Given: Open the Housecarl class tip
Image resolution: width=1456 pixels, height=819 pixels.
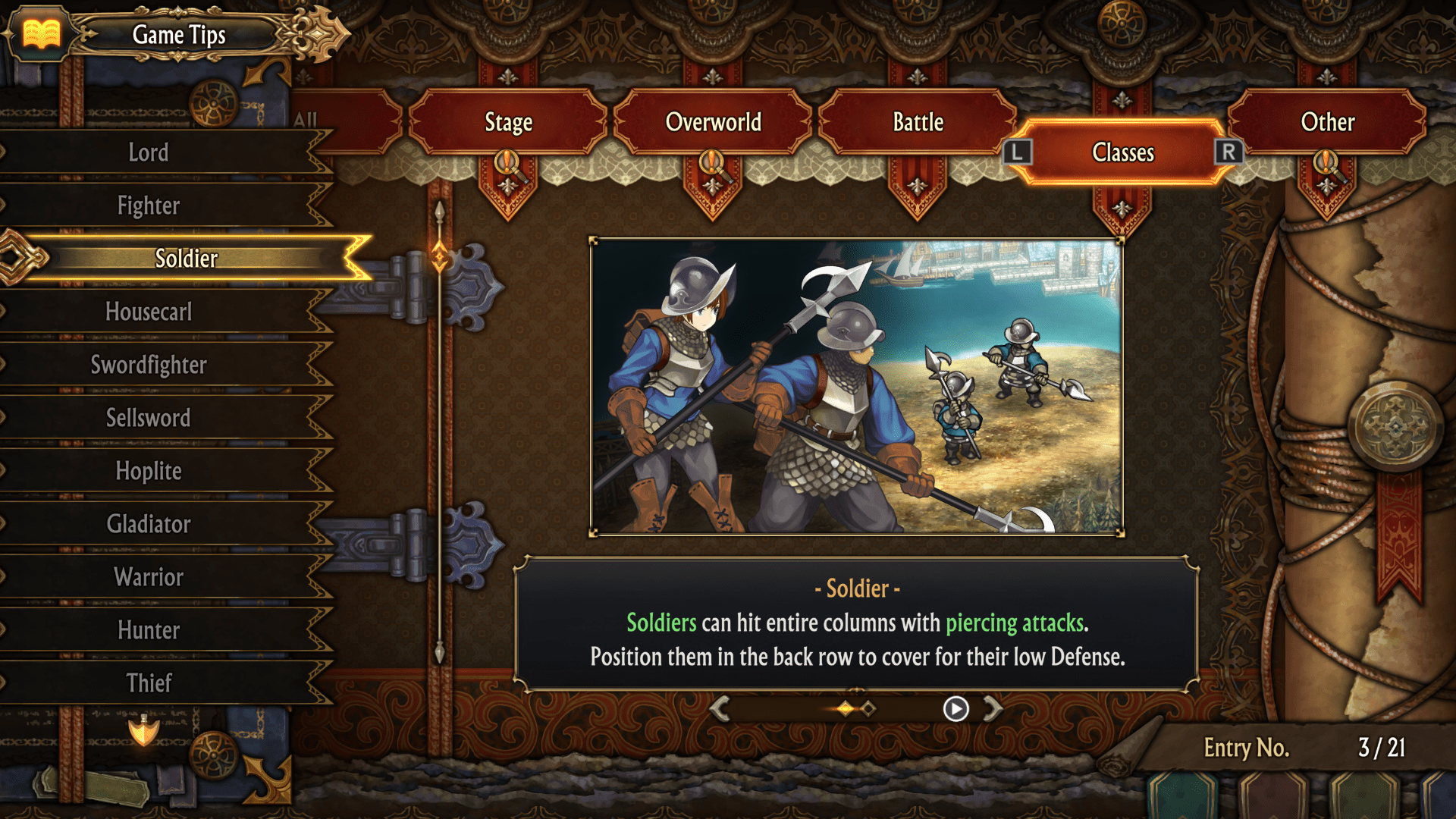Looking at the screenshot, I should (x=149, y=312).
